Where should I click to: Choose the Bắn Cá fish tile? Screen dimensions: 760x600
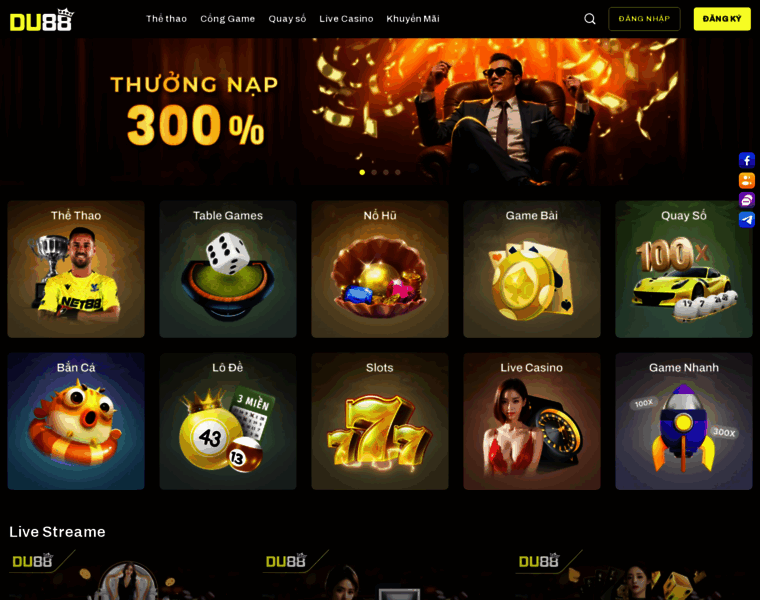tap(76, 421)
